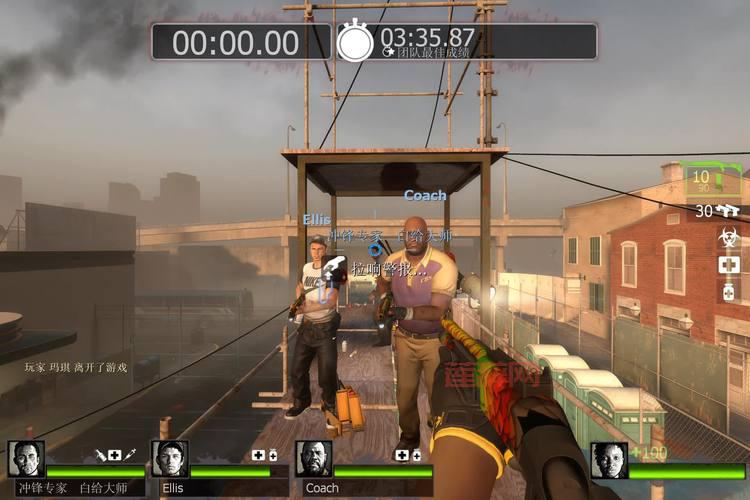
Task: Click the stopwatch icon in the timer bar
Action: [x=355, y=42]
